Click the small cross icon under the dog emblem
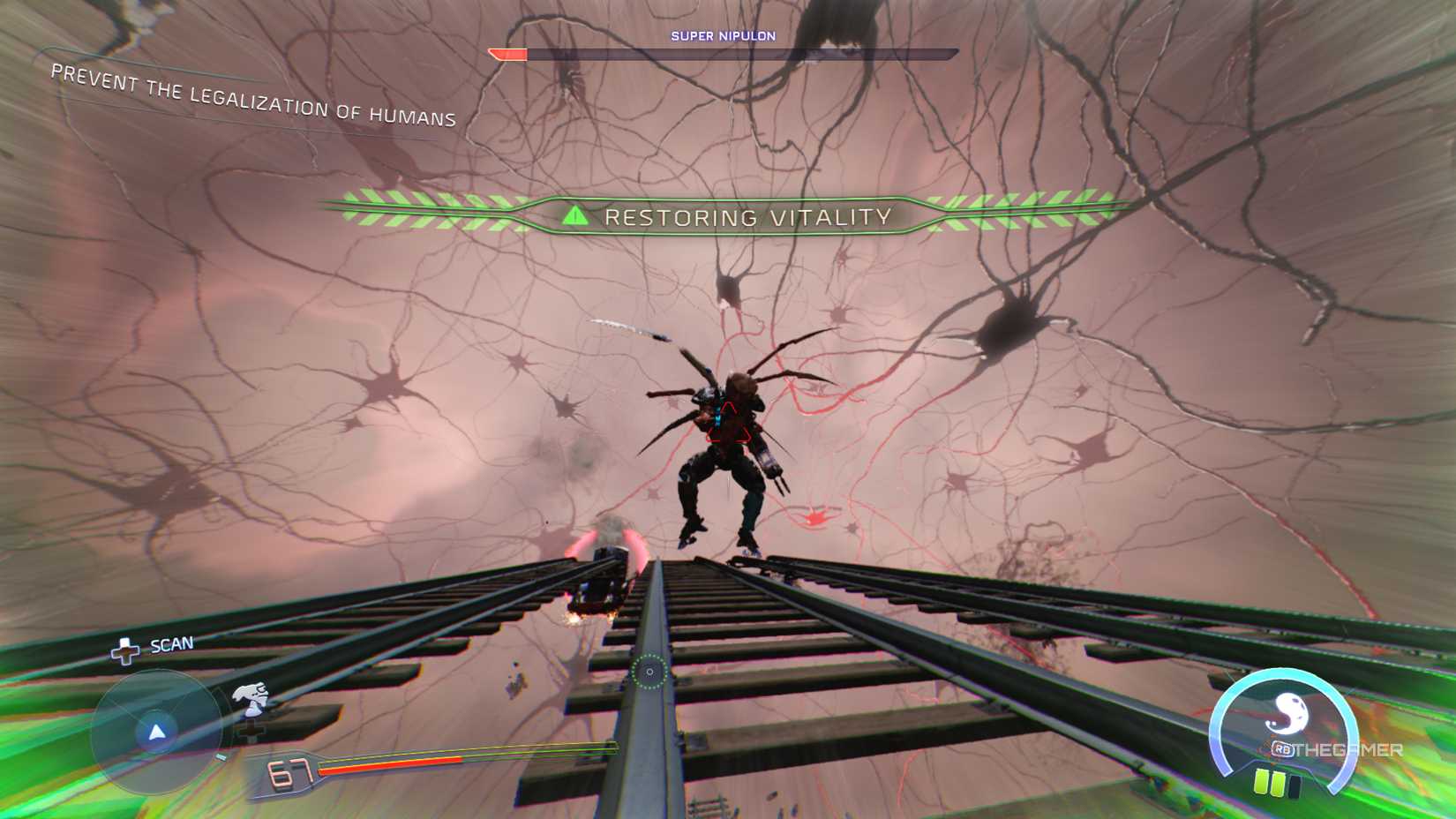 click(x=251, y=731)
